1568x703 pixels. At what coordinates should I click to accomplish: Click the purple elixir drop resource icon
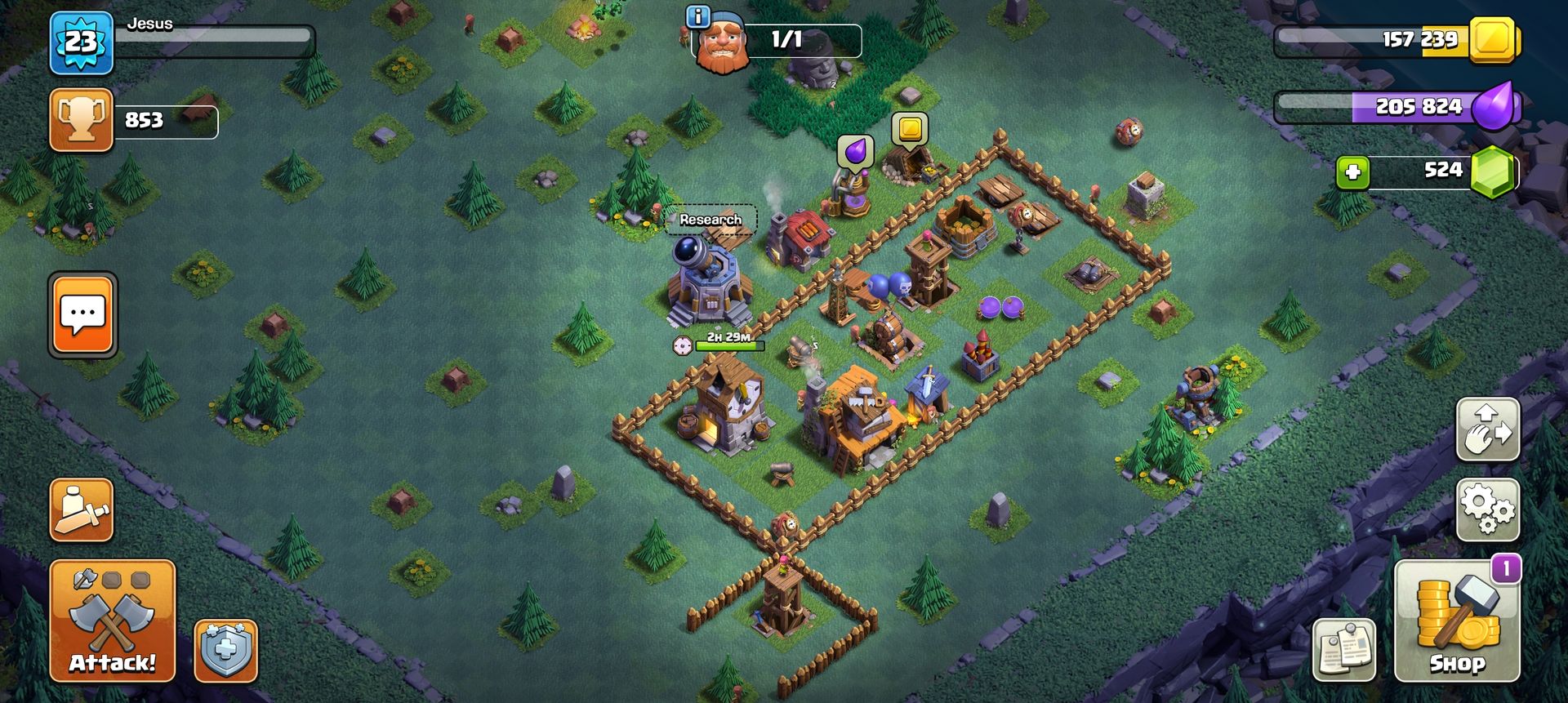click(1494, 107)
